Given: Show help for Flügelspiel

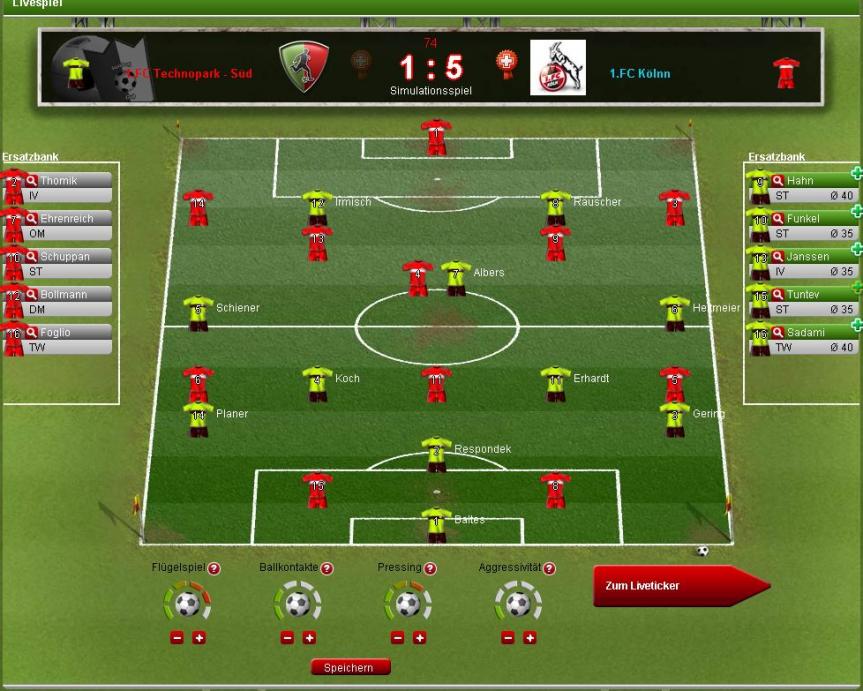Looking at the screenshot, I should 214,568.
